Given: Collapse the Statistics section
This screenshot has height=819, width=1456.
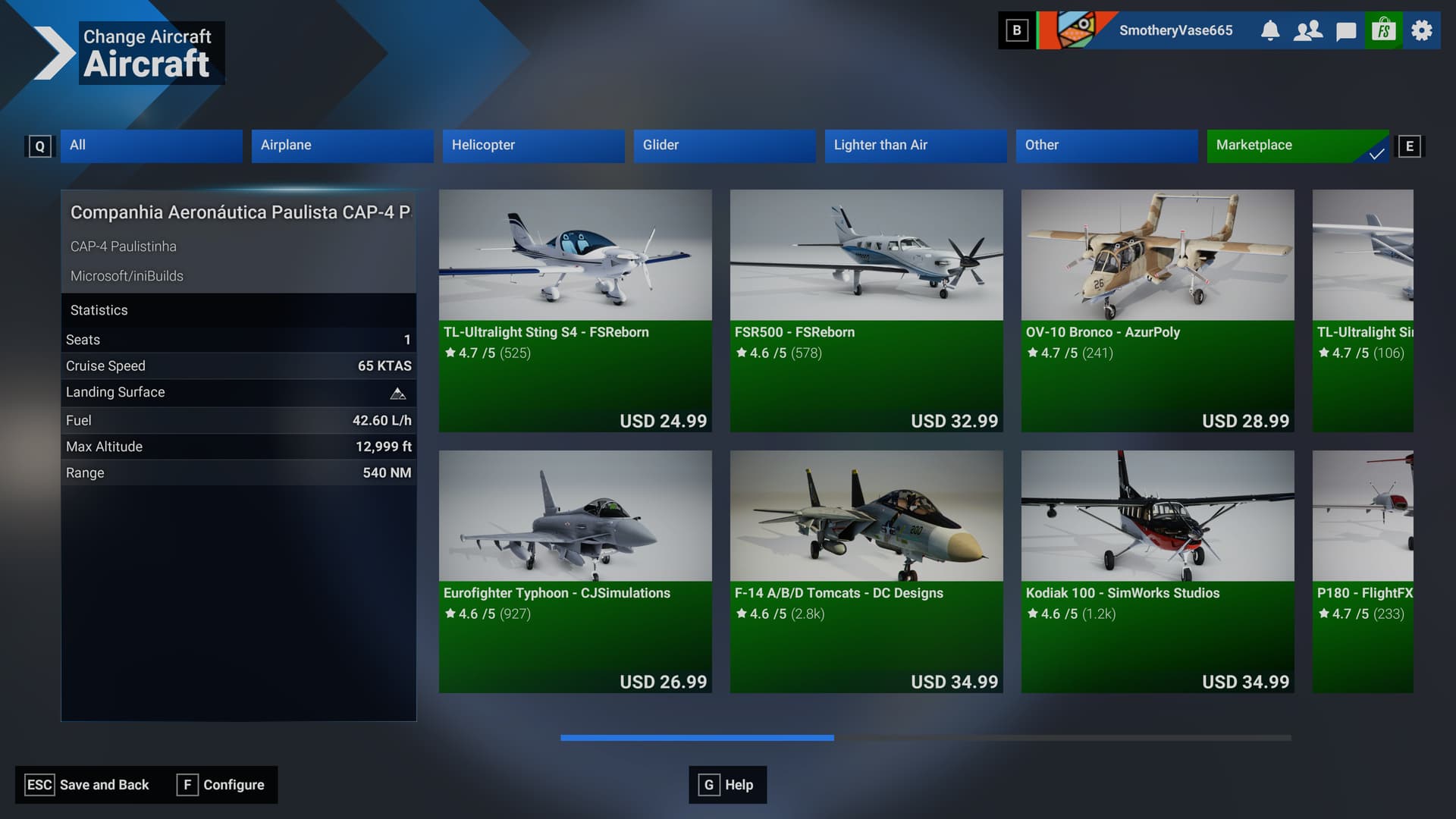Looking at the screenshot, I should click(x=99, y=309).
